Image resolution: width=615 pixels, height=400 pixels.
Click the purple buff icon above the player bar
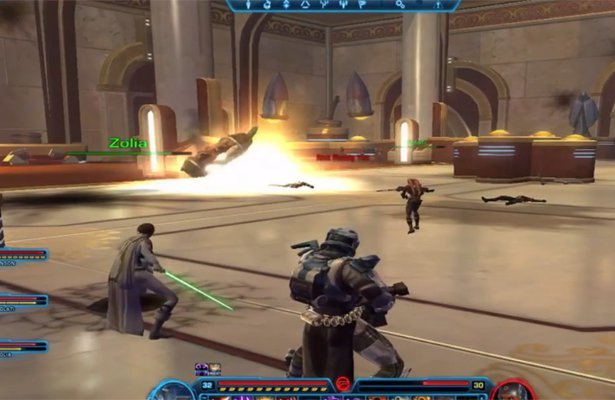point(202,368)
